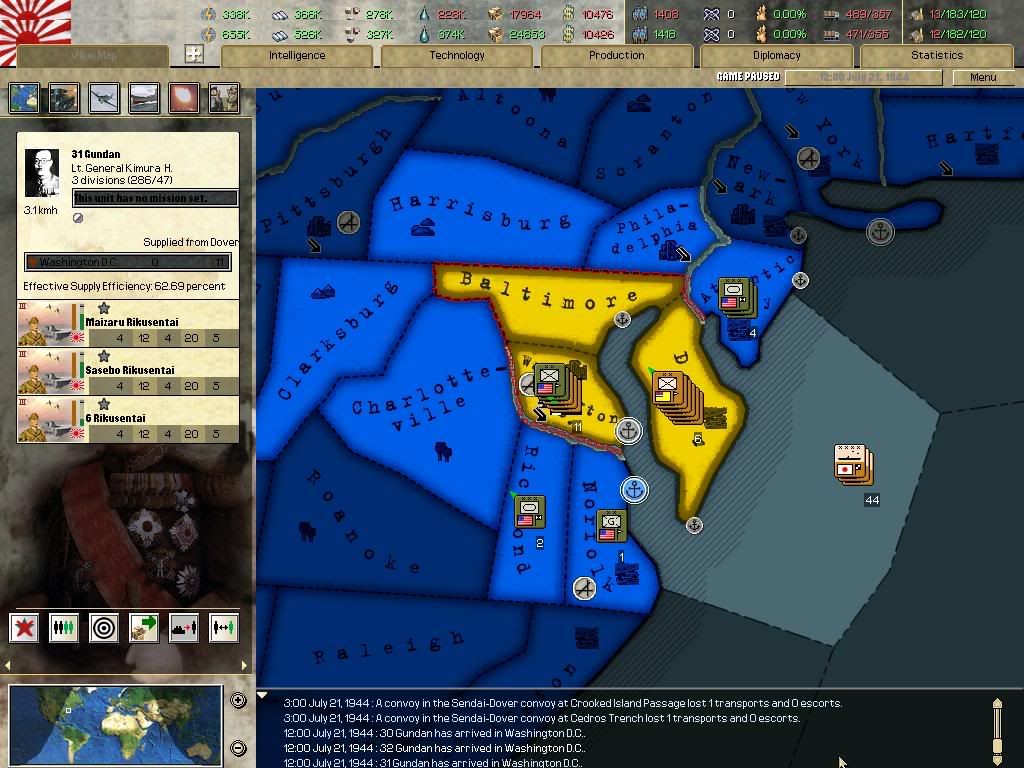This screenshot has width=1024, height=768.
Task: Select the explosion map mode icon
Action: tap(184, 98)
